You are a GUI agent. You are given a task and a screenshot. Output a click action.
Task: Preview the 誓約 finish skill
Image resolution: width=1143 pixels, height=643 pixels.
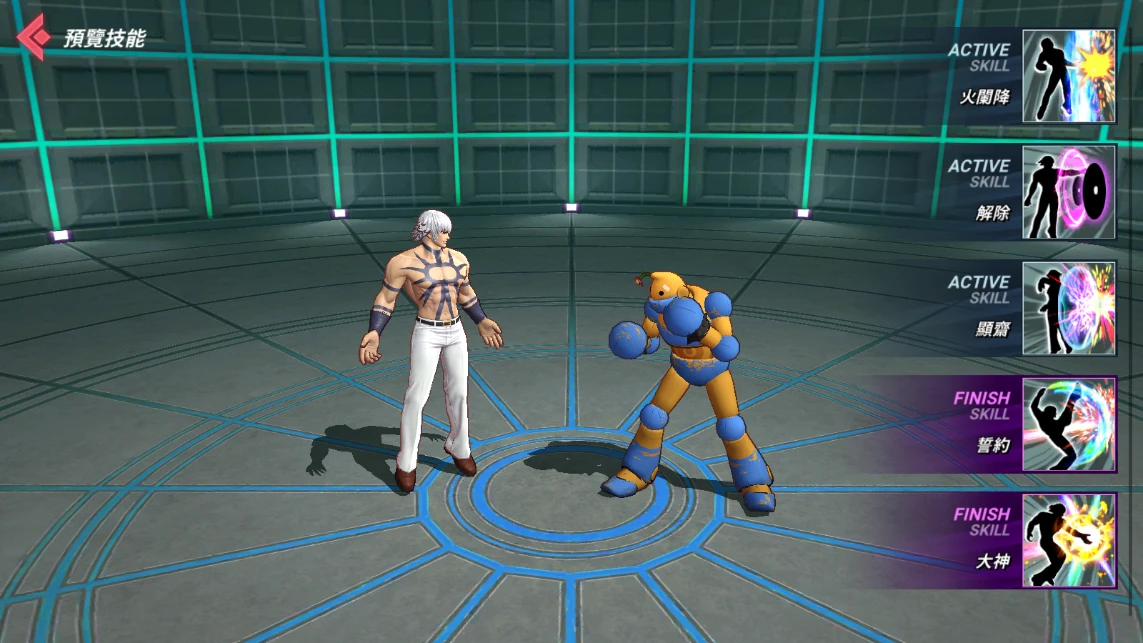(x=1068, y=424)
